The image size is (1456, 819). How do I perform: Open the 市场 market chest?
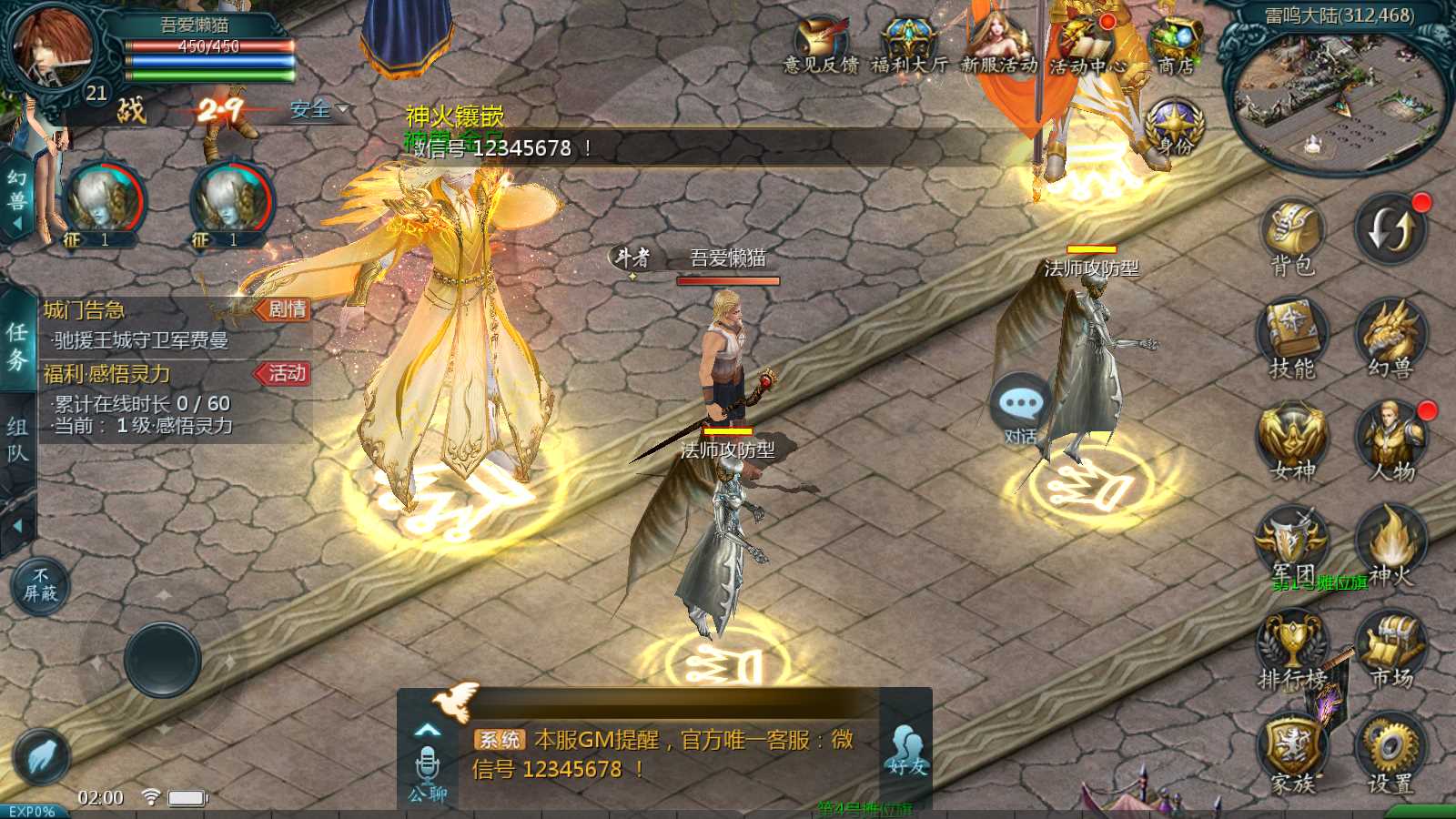1390,646
